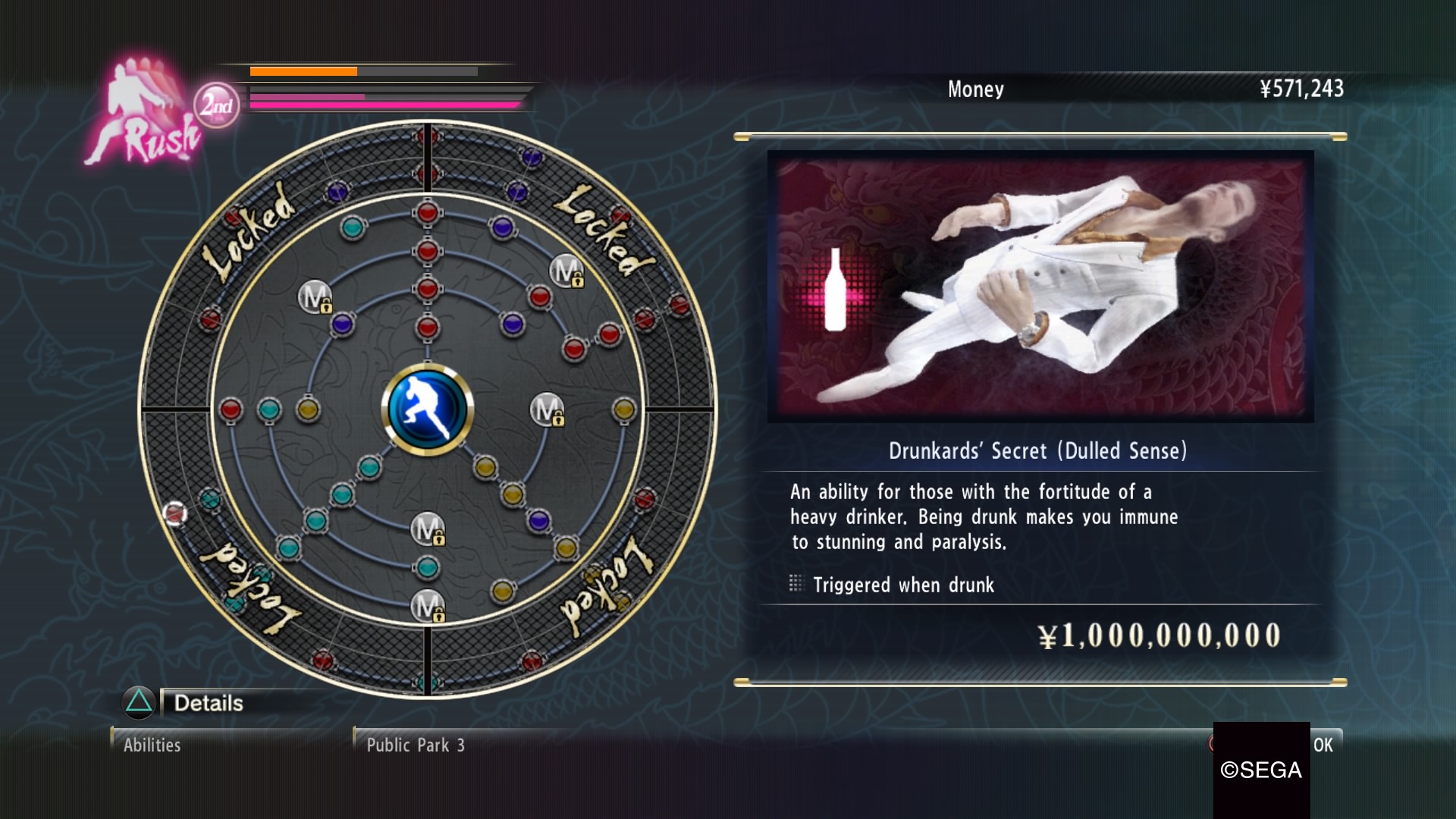Image resolution: width=1456 pixels, height=819 pixels.
Task: Choose the highlighted white-ringed node on the outer ring
Action: tap(175, 513)
